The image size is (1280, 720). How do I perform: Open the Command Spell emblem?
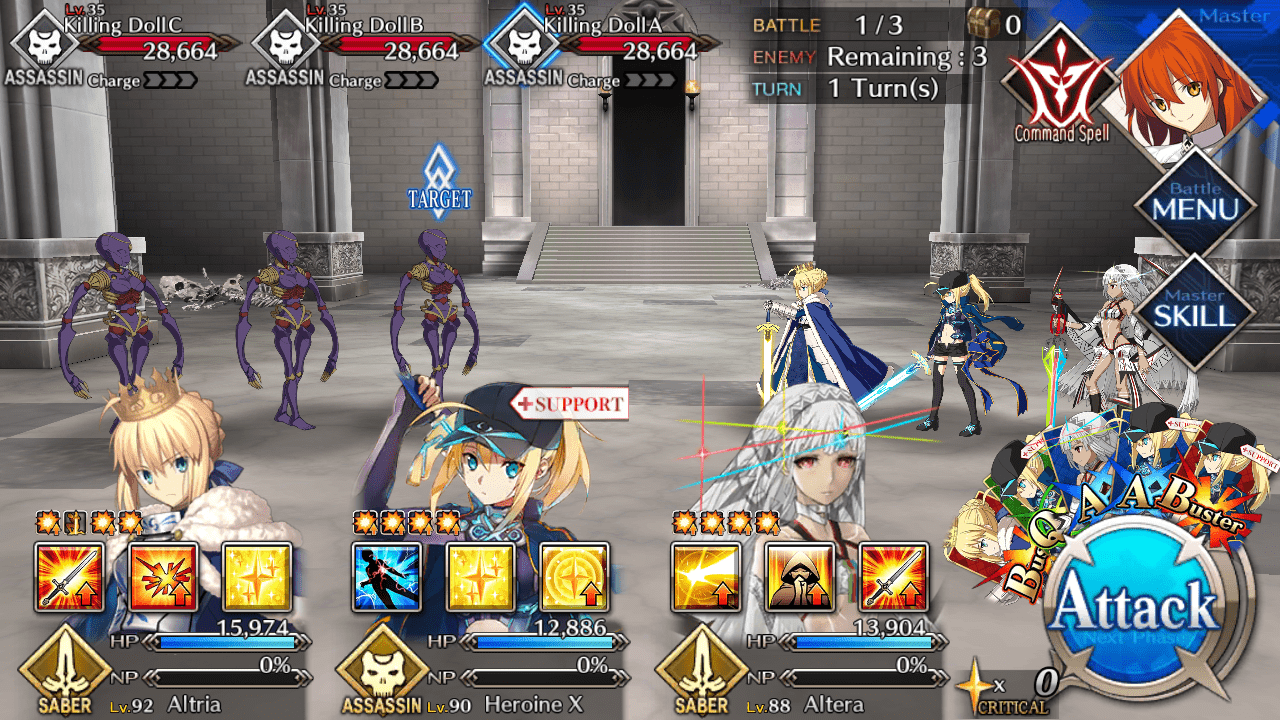coord(1060,85)
